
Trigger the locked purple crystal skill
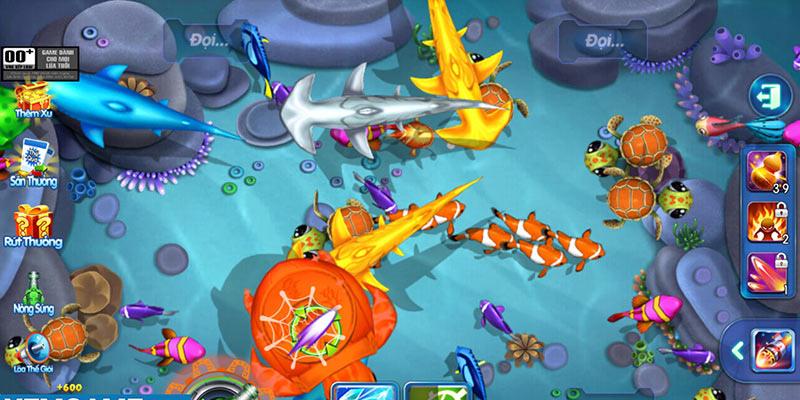(x=765, y=273)
